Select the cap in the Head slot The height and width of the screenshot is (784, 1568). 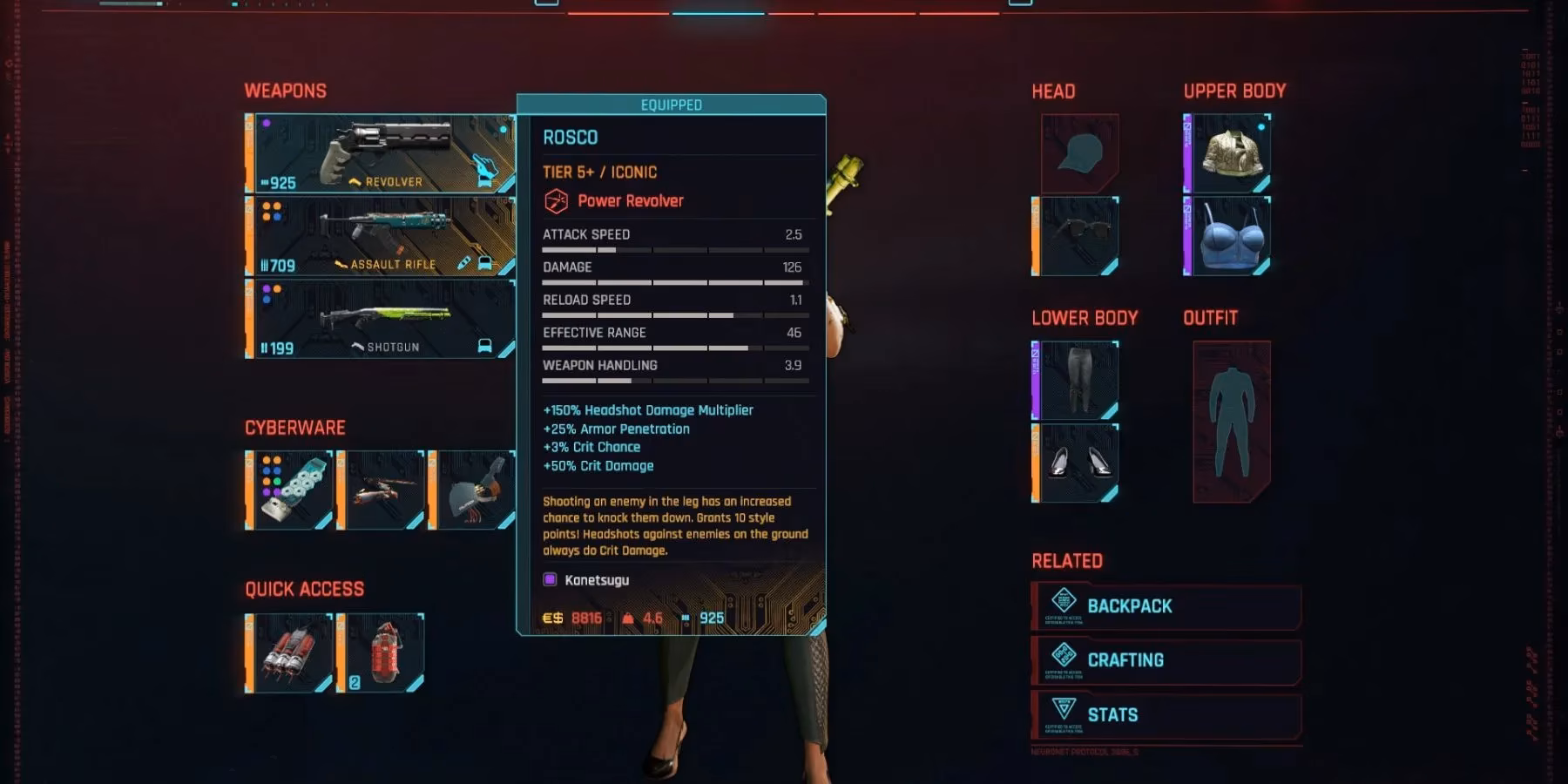pyautogui.click(x=1078, y=153)
